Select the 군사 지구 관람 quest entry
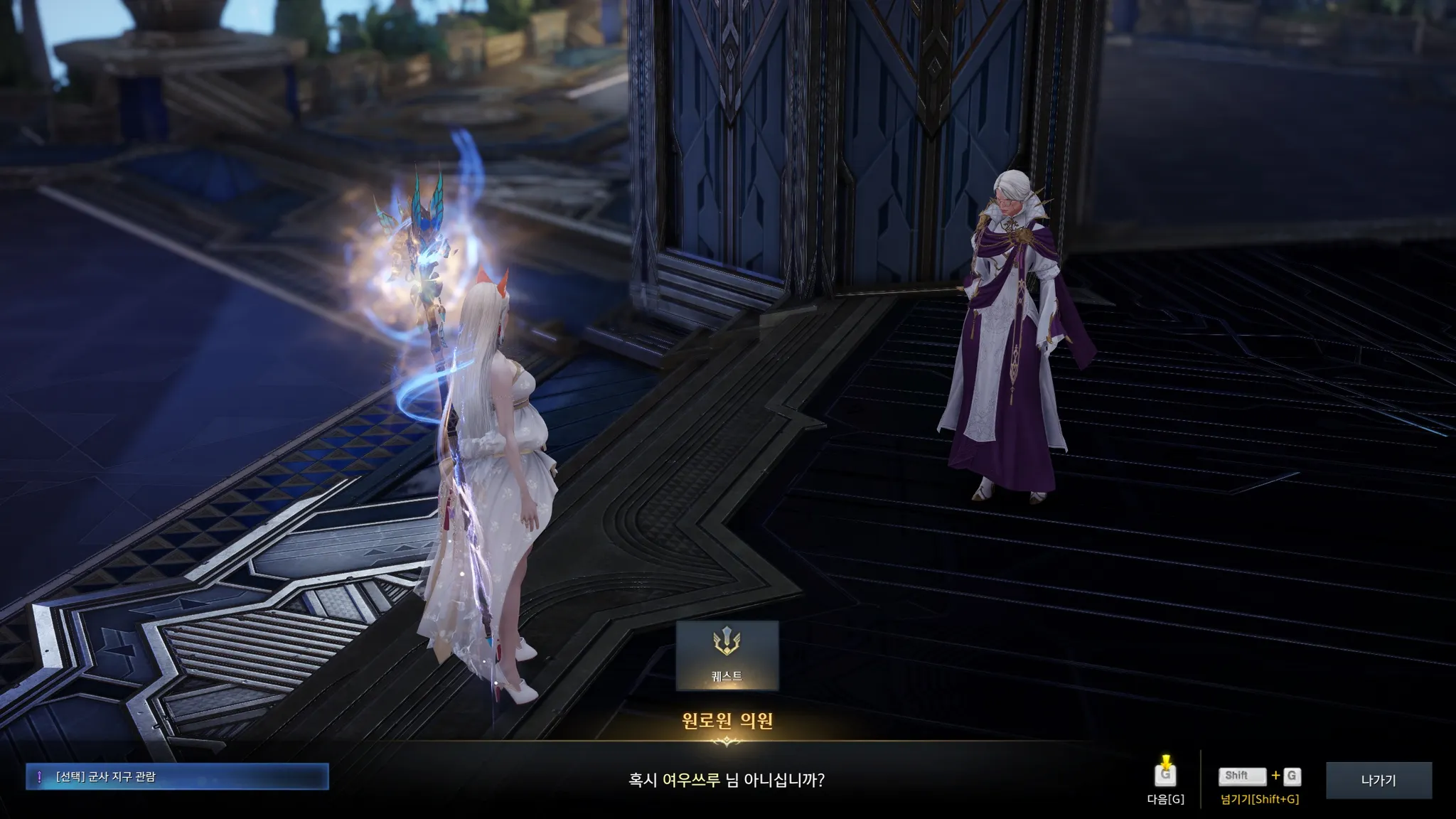1456x819 pixels. 178,777
